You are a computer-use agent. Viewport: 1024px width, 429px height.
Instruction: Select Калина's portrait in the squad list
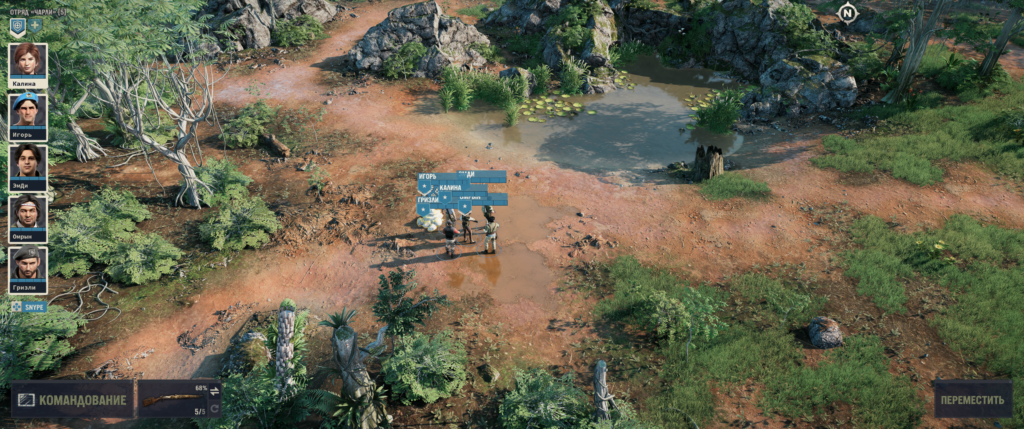[27, 62]
